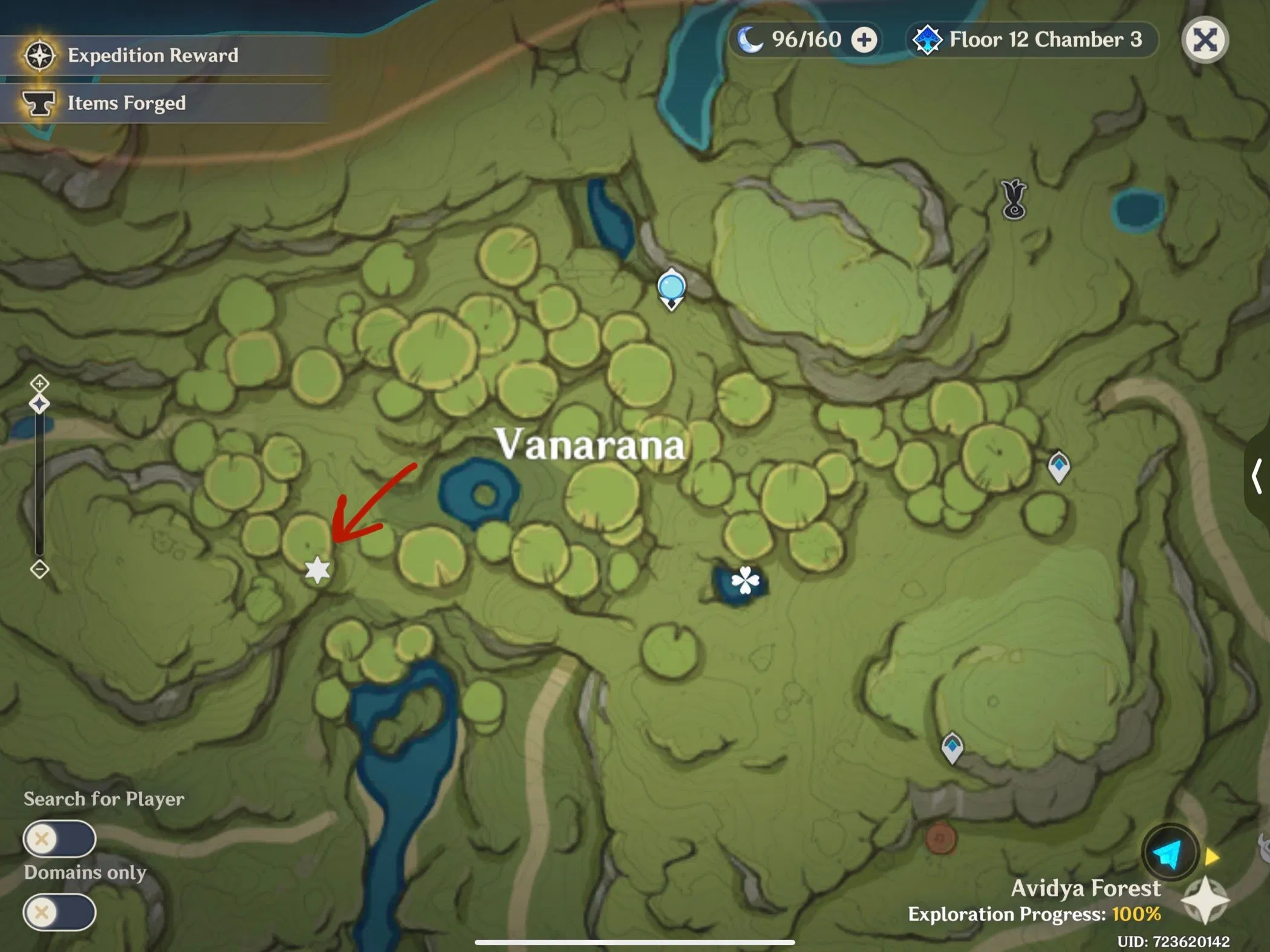Open the Items Forged menu
Image resolution: width=1270 pixels, height=952 pixels.
point(126,103)
